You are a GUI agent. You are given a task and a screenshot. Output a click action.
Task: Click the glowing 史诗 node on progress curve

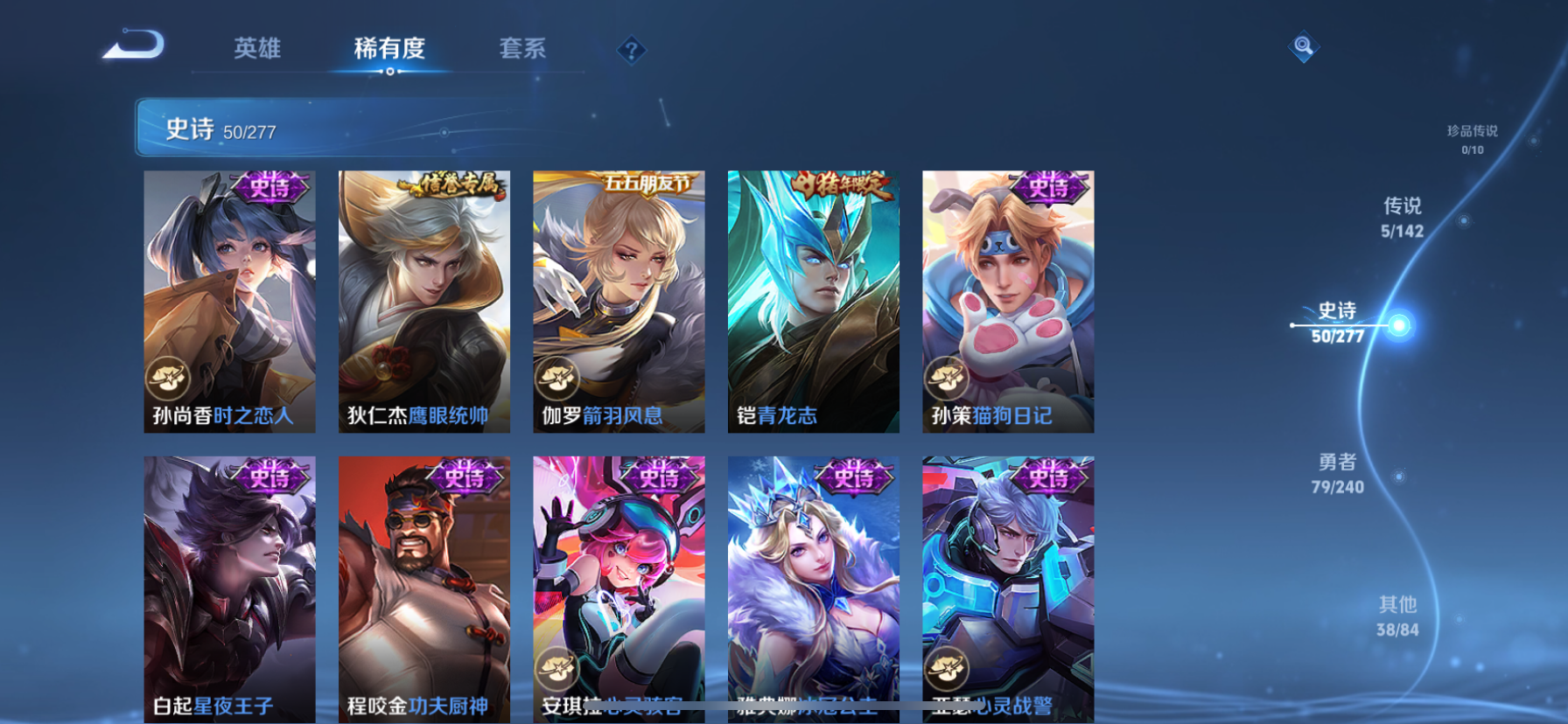tap(1402, 324)
